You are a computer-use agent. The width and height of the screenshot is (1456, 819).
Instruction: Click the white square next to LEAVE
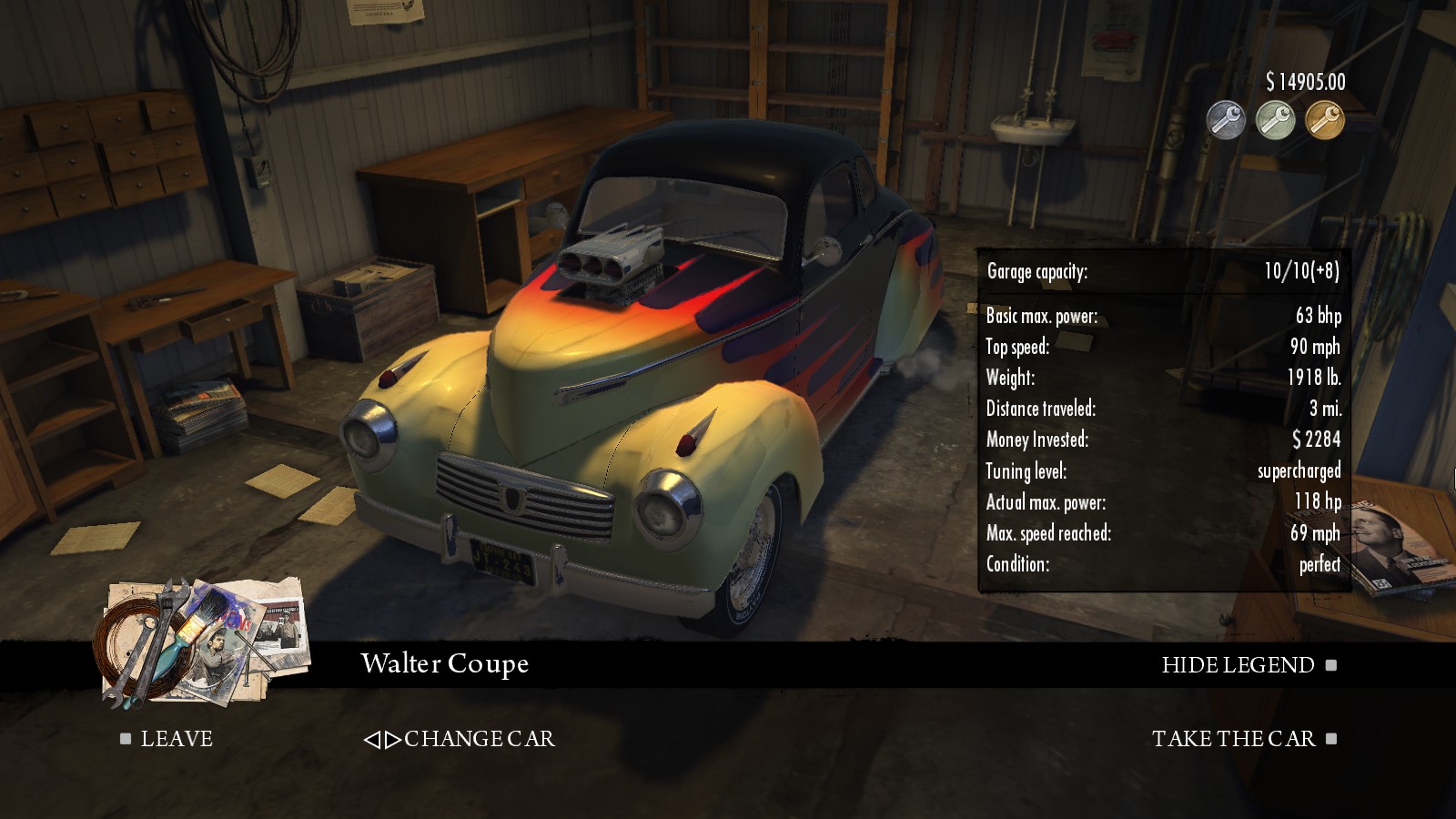[x=125, y=739]
